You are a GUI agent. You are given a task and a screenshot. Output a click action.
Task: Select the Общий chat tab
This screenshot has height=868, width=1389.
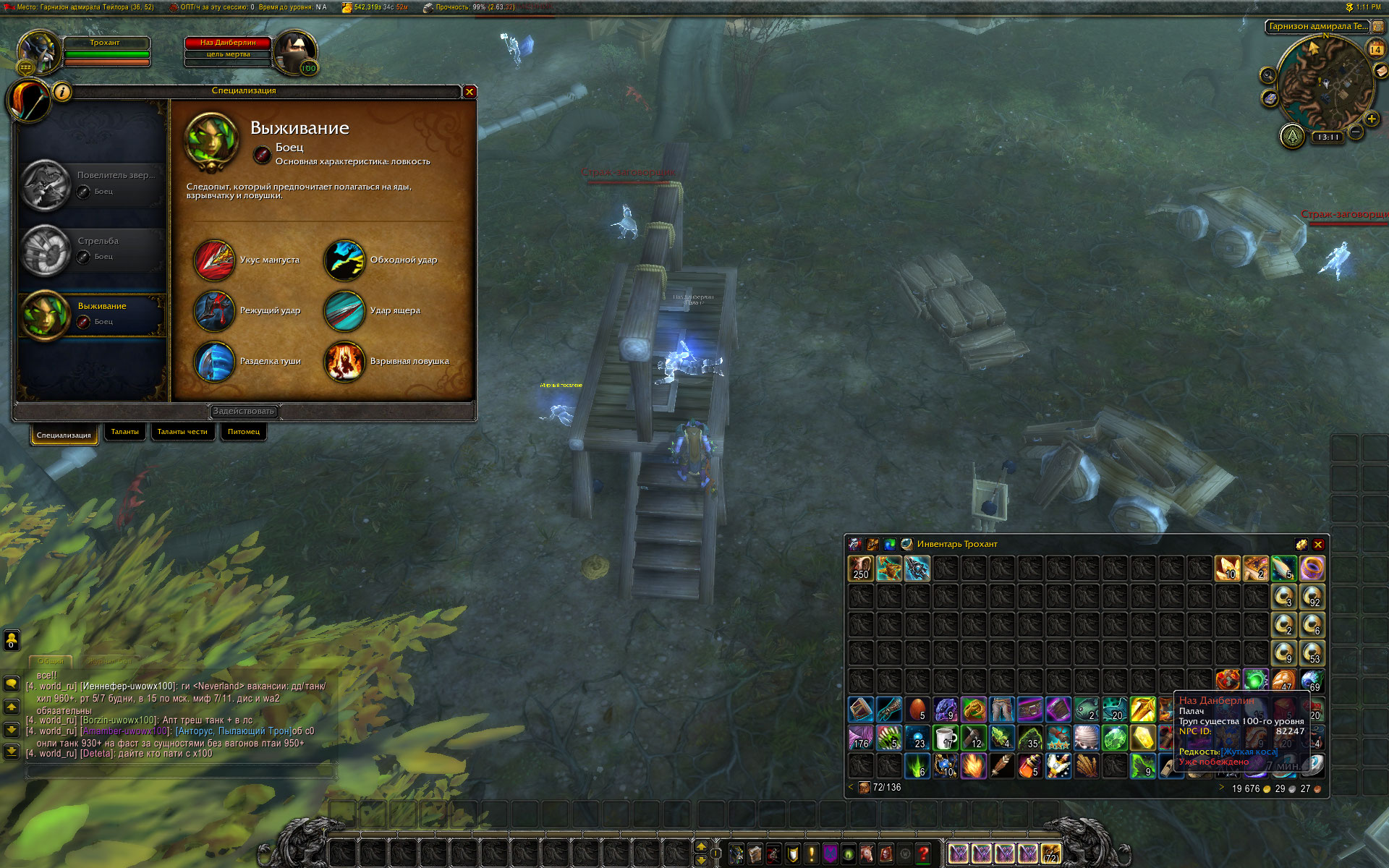[x=51, y=661]
